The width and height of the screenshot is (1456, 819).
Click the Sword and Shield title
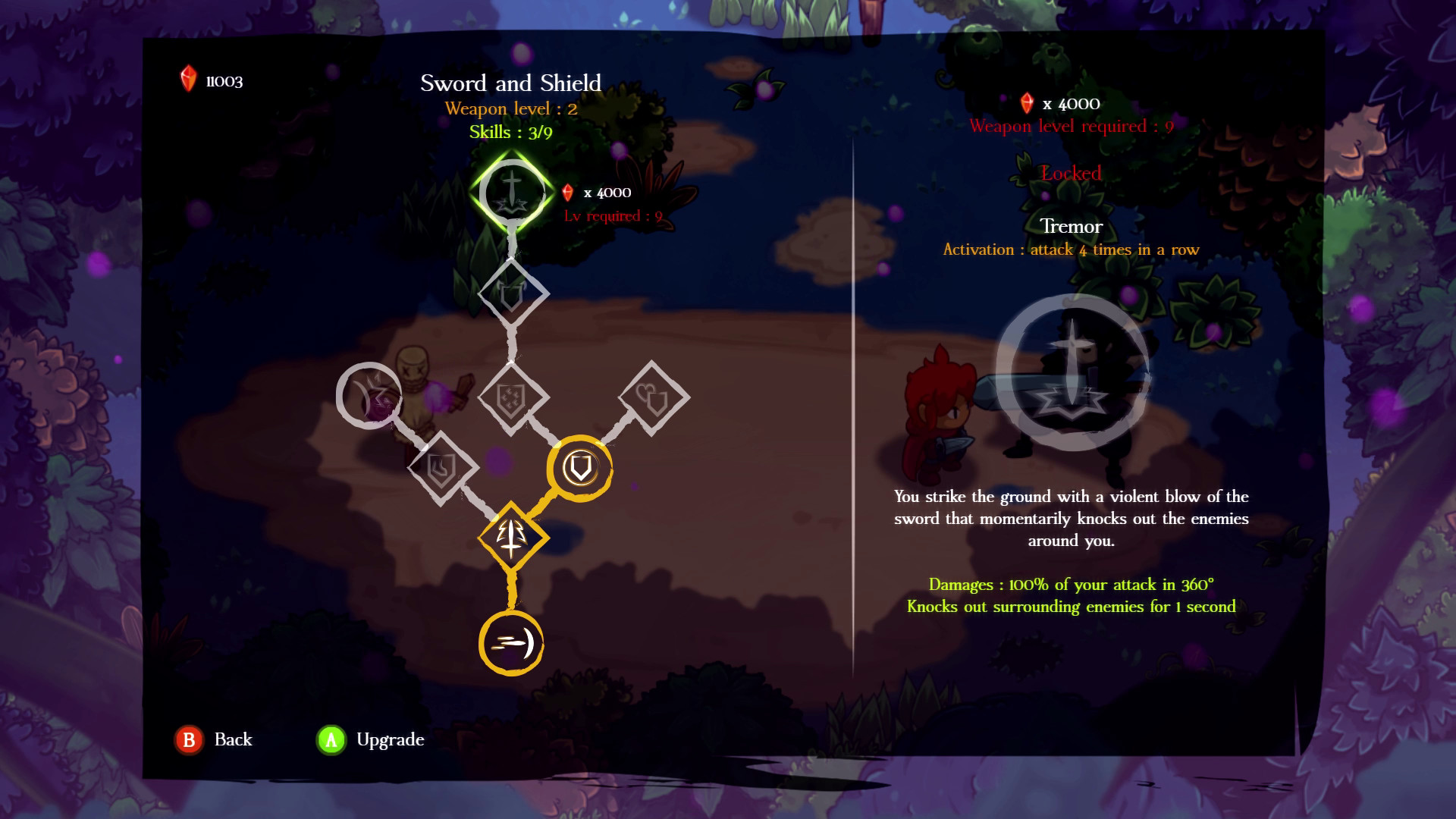coord(512,83)
